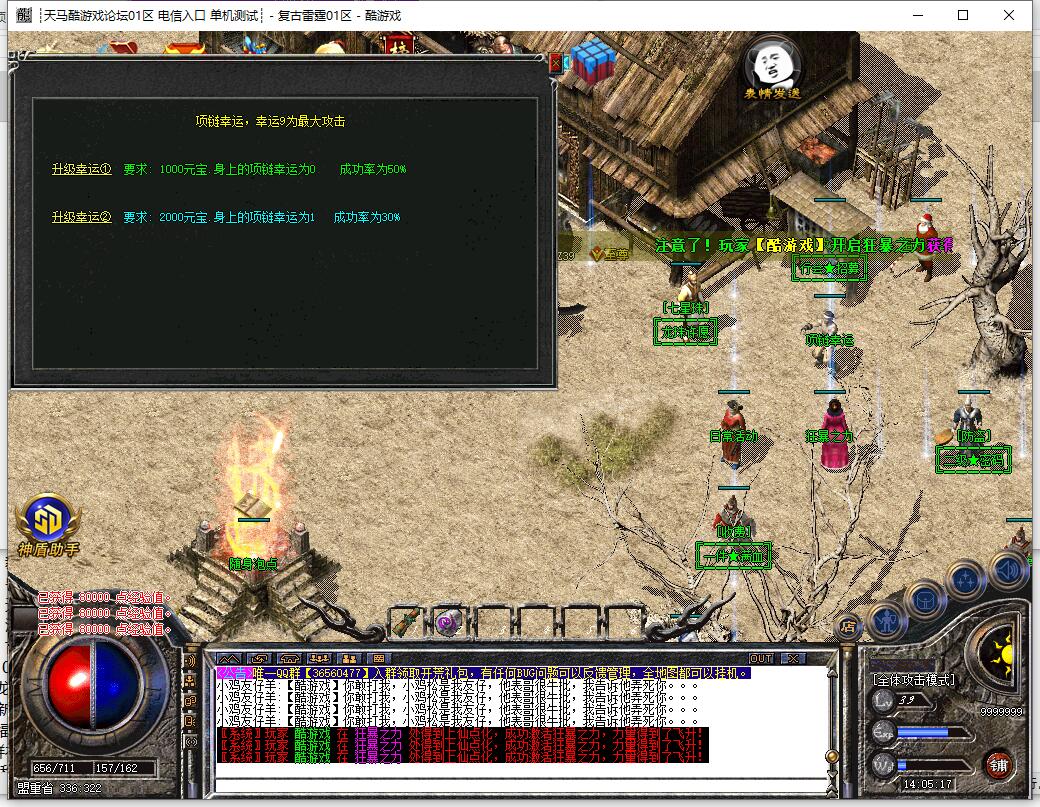Click the 铺 stall button
Image resolution: width=1040 pixels, height=807 pixels.
(998, 767)
